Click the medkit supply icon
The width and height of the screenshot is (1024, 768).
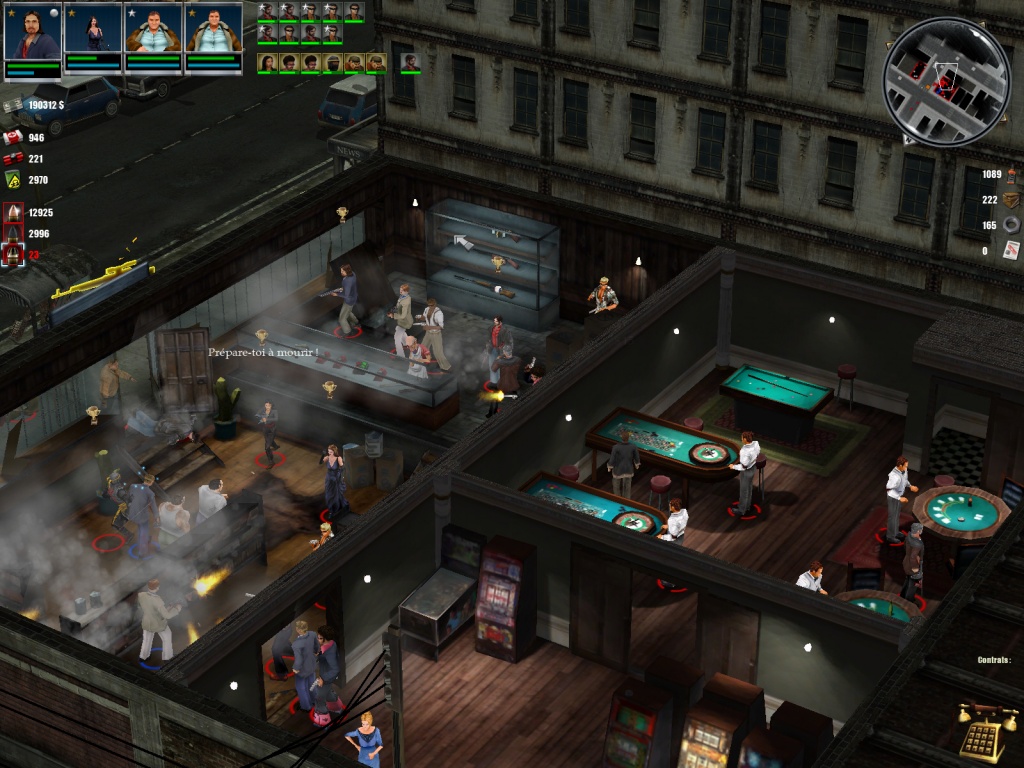click(13, 138)
